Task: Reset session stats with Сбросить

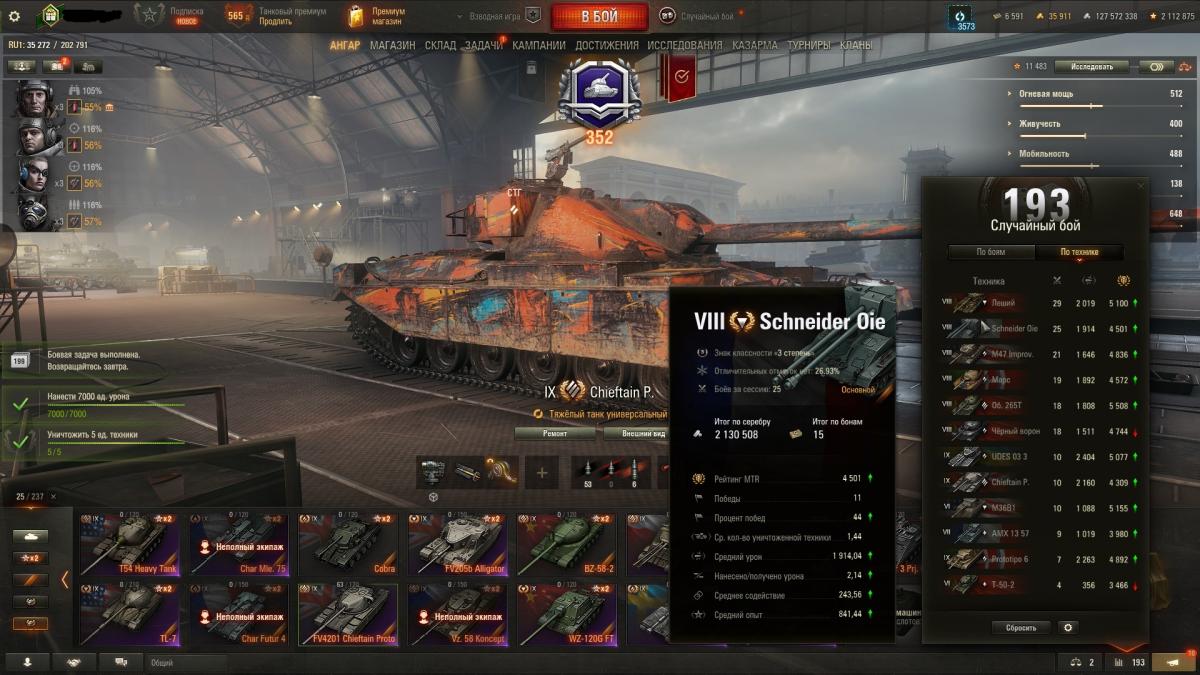Action: click(1021, 628)
